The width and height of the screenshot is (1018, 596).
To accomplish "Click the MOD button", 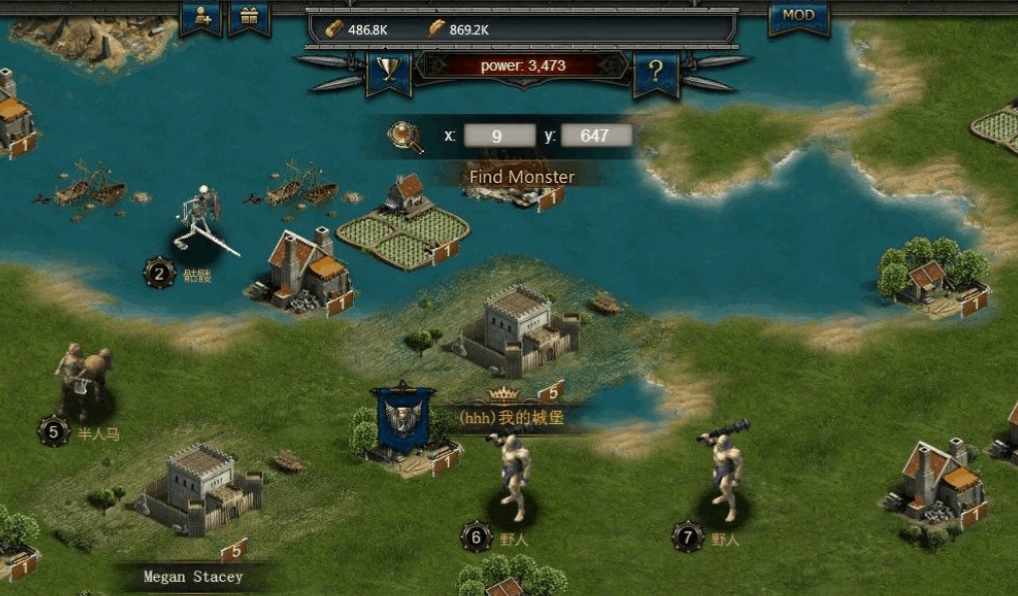I will point(798,16).
